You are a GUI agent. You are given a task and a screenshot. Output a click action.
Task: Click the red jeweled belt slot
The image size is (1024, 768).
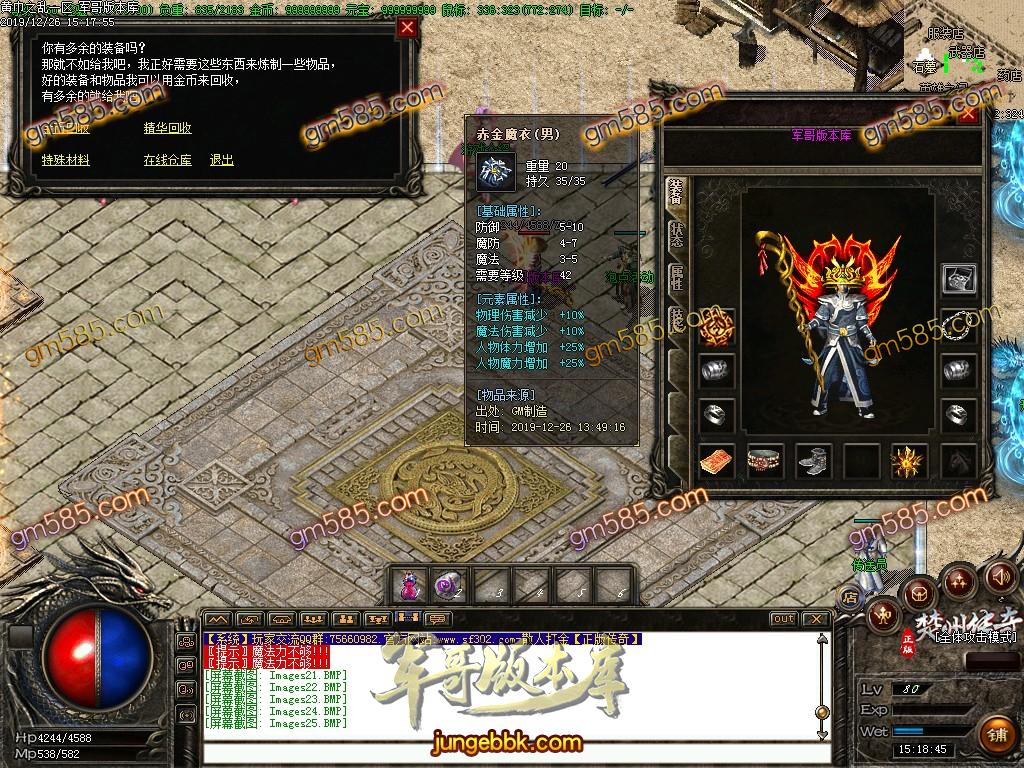click(765, 461)
